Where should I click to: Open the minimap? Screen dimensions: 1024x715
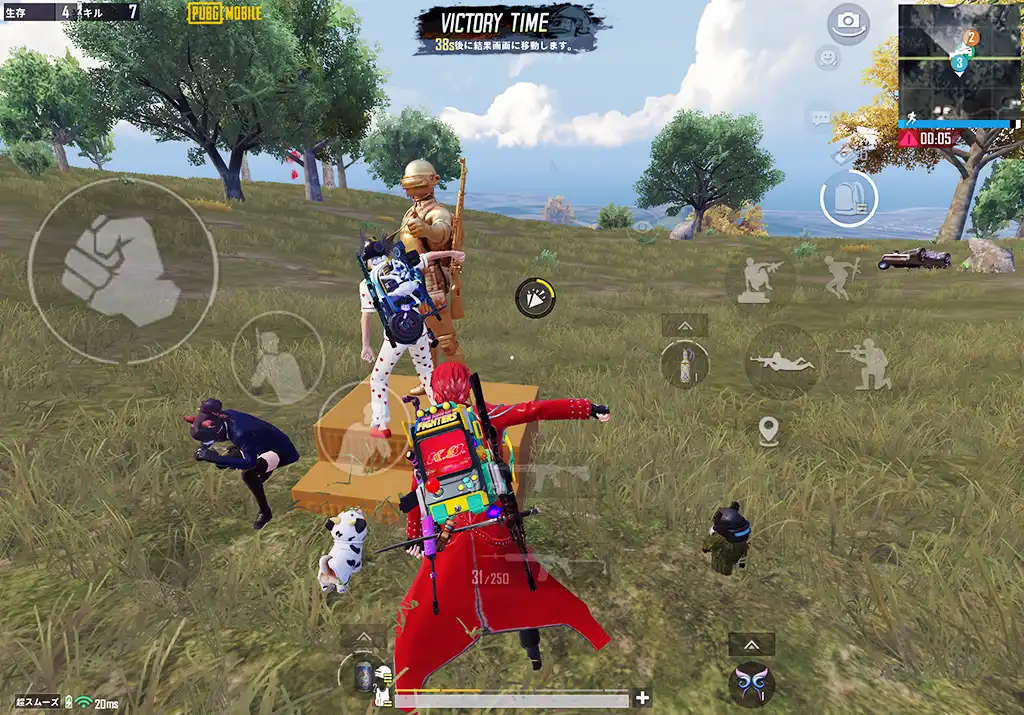(x=958, y=62)
